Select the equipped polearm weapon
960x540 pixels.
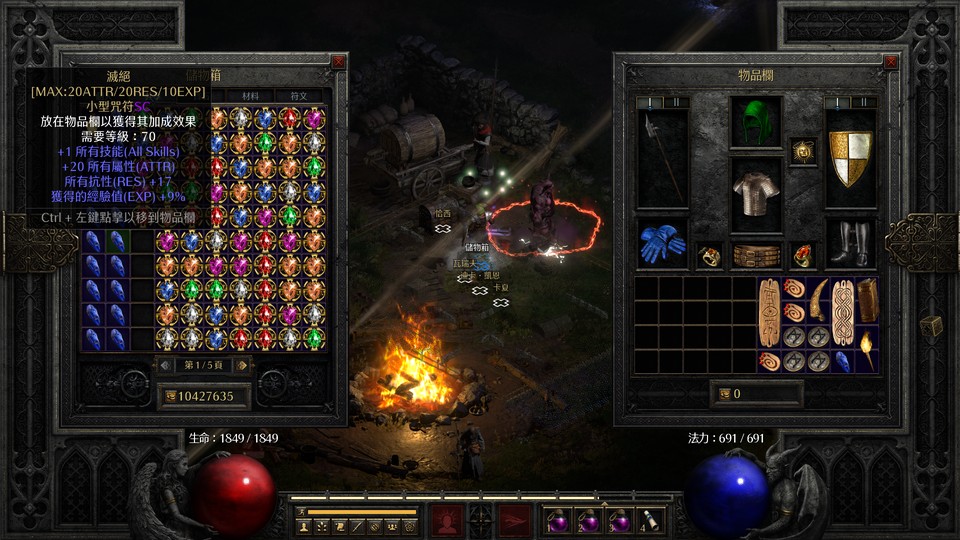(662, 157)
